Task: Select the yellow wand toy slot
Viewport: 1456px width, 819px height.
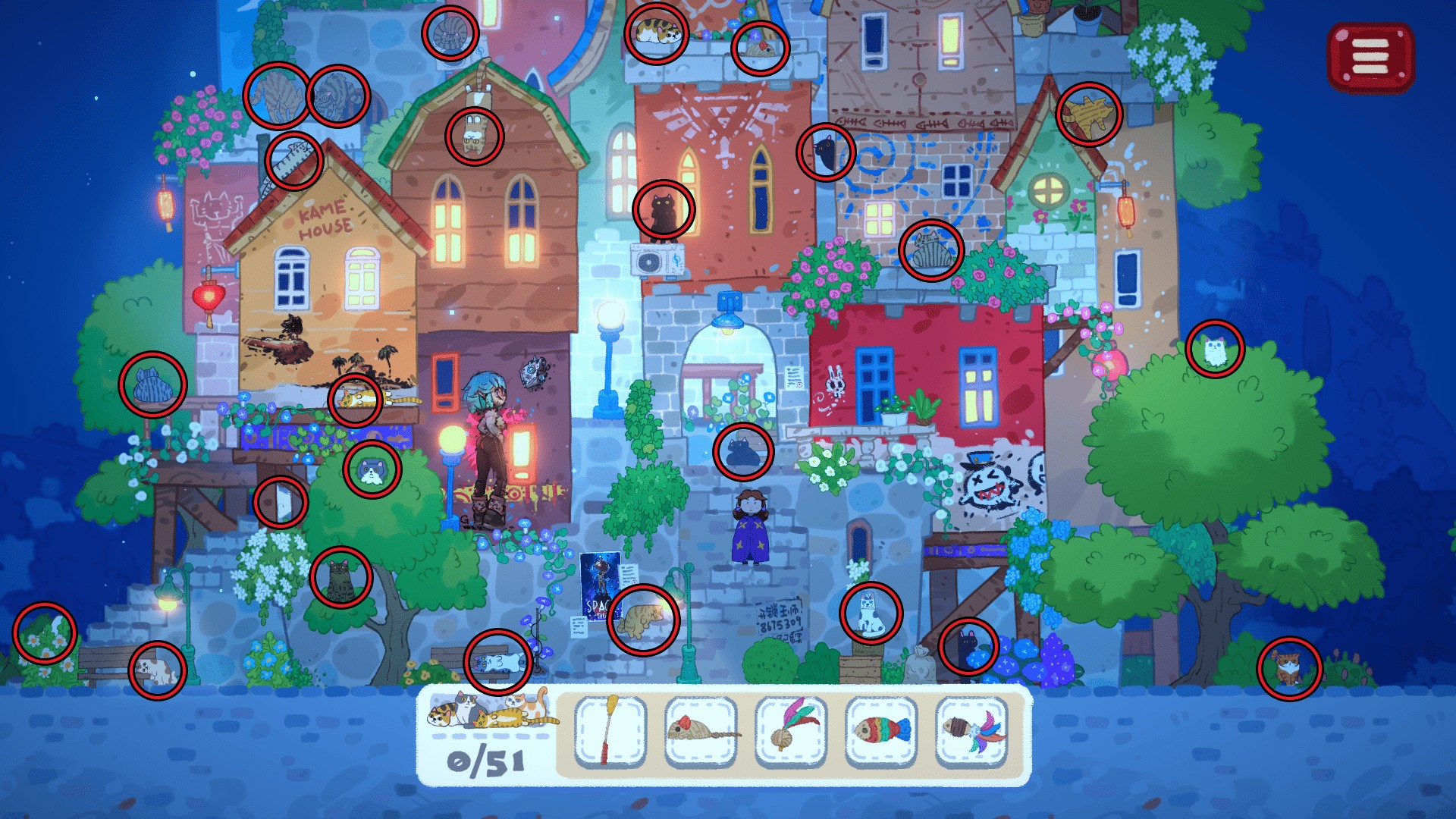Action: pos(610,731)
